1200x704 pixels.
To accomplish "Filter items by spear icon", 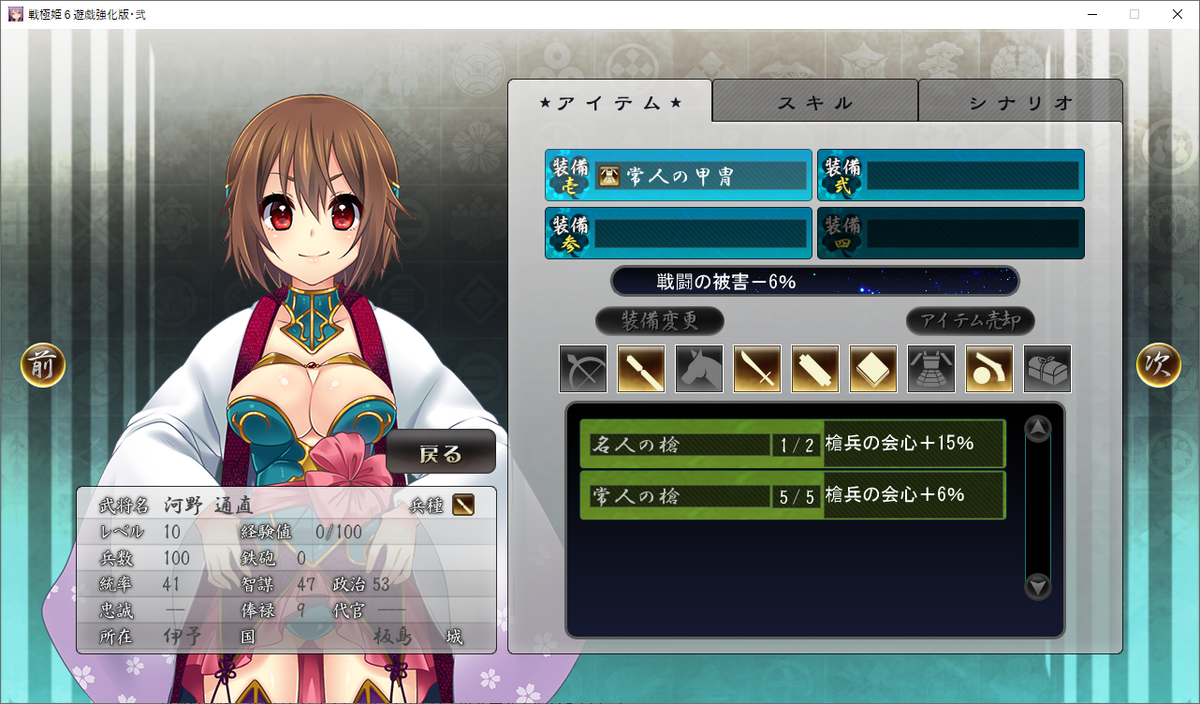I will 641,369.
